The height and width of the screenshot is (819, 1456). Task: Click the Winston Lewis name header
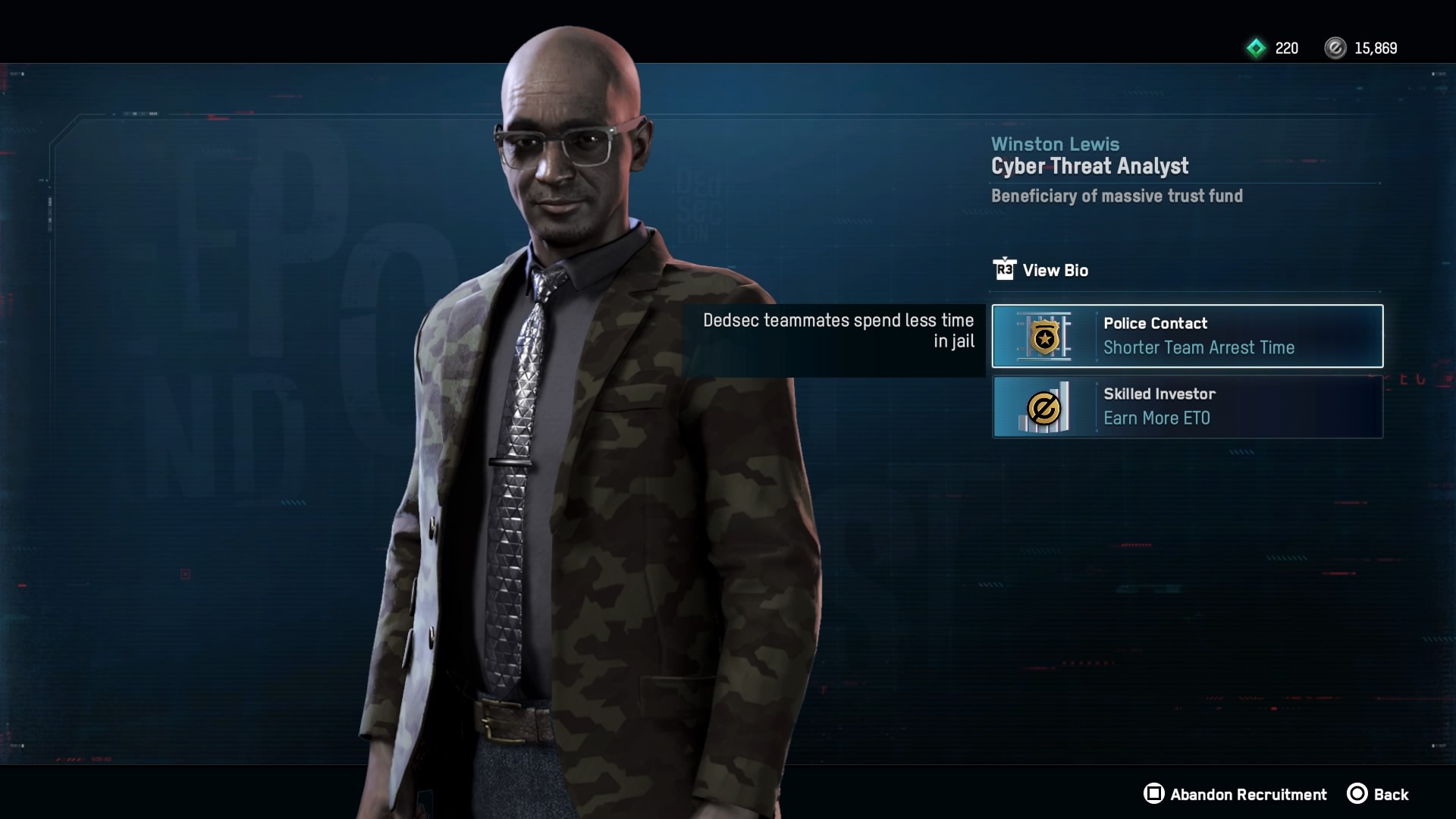point(1056,143)
